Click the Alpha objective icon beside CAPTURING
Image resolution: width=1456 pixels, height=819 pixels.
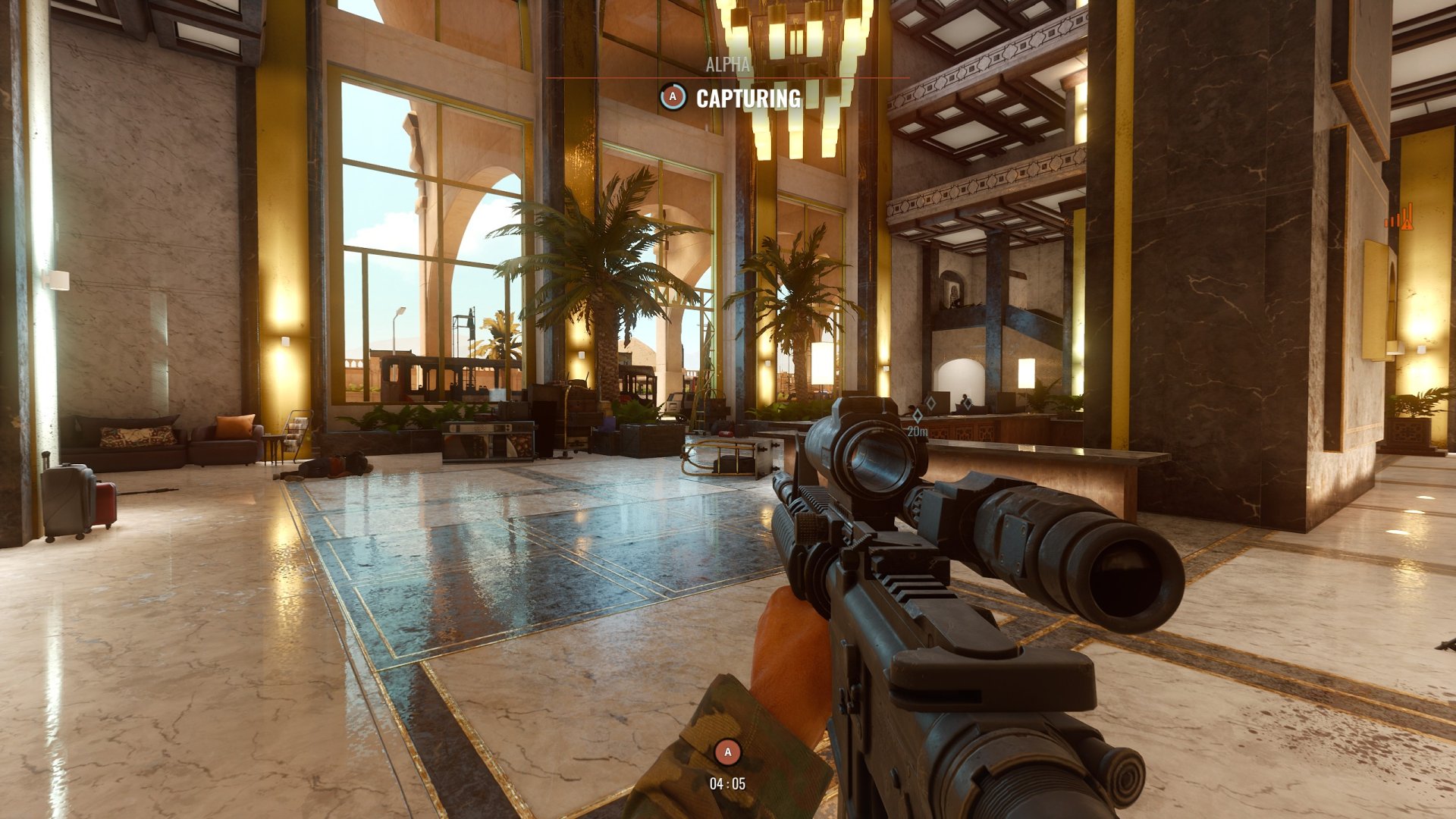tap(672, 97)
